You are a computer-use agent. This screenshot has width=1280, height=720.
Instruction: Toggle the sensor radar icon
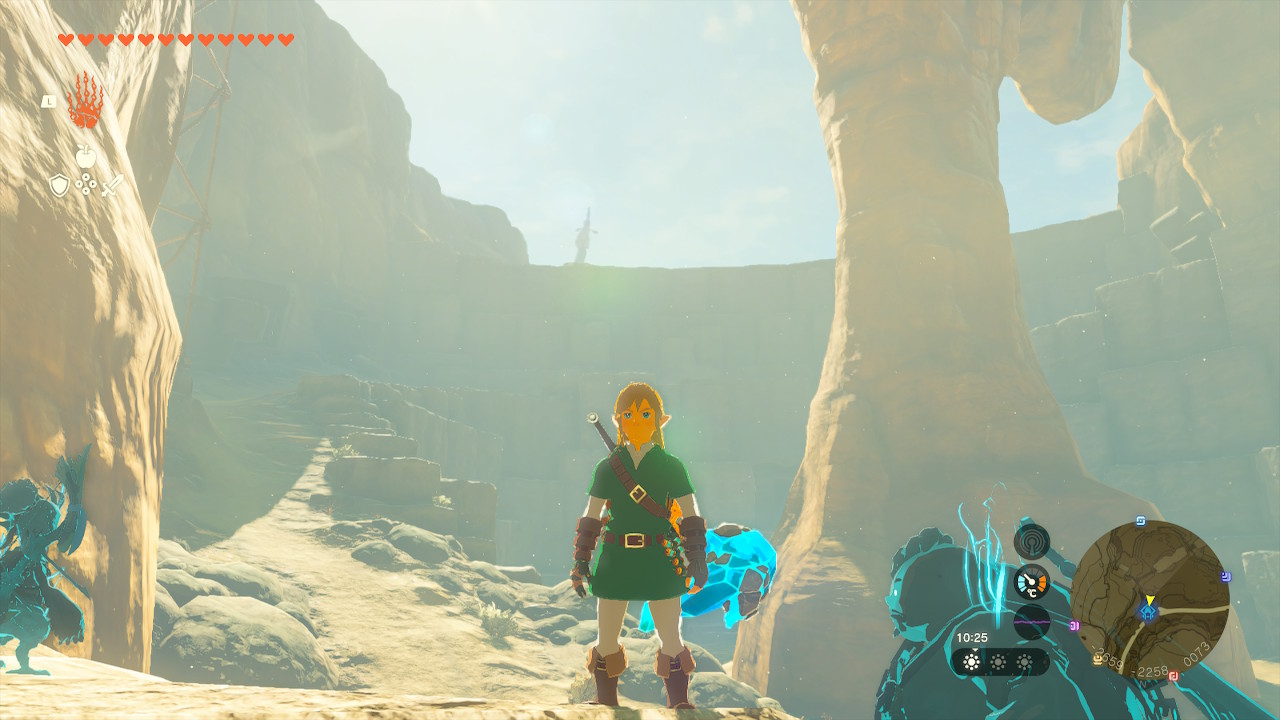tap(1032, 541)
